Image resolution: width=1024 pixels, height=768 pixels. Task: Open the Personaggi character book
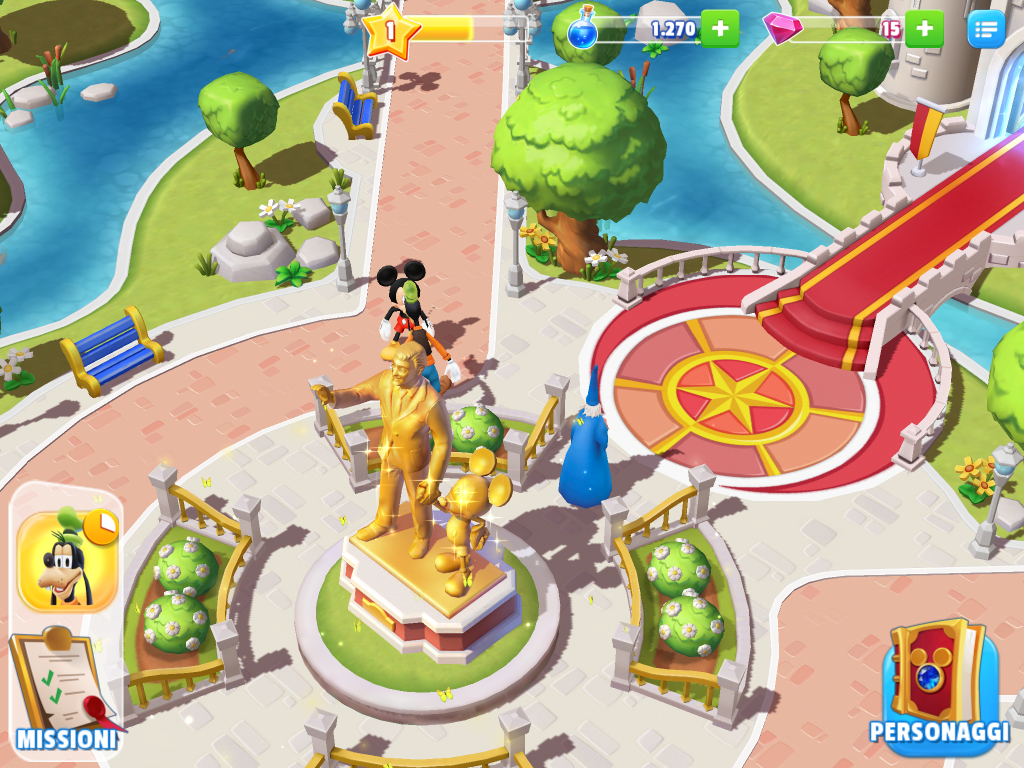point(939,682)
